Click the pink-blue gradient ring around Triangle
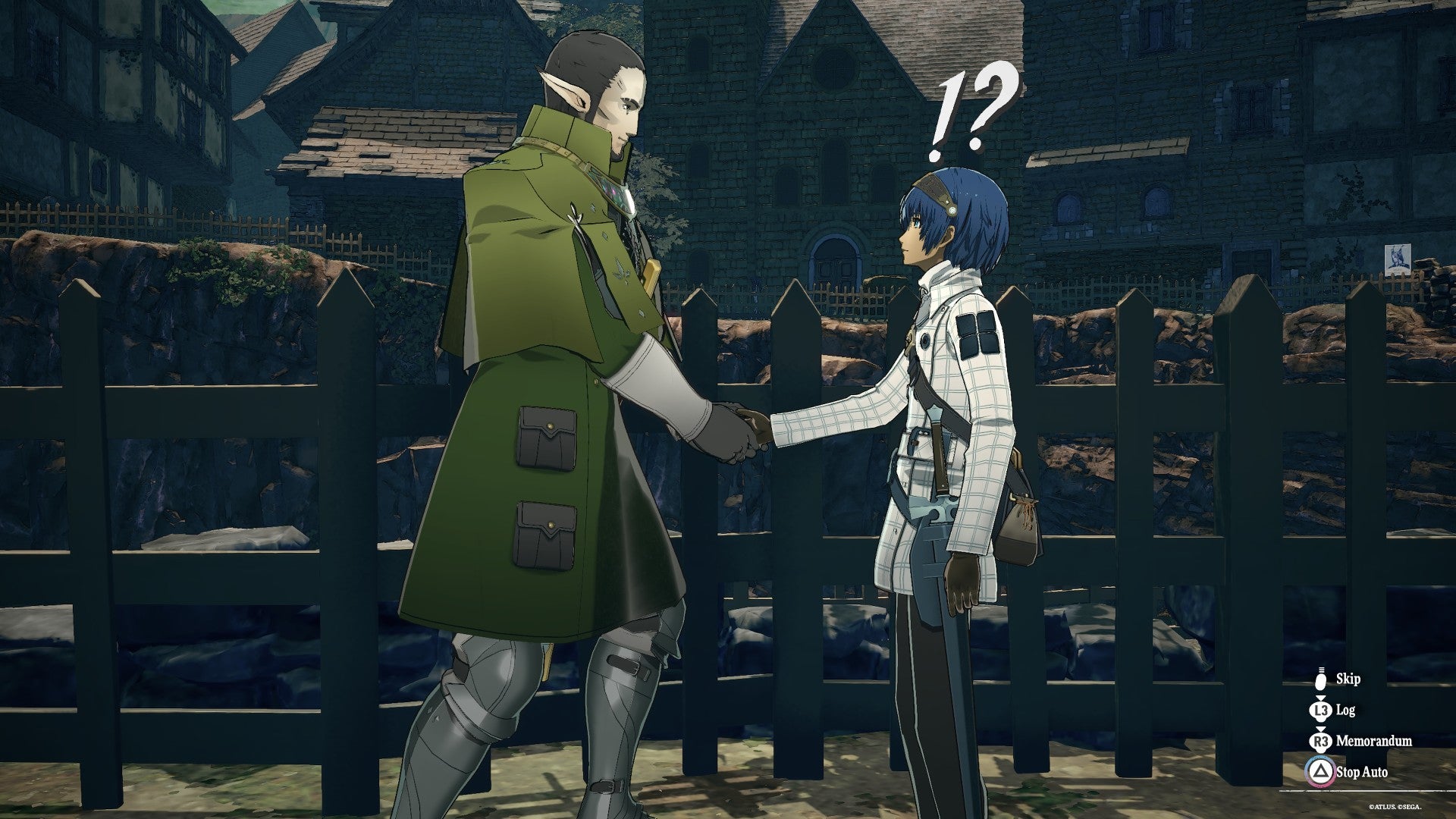The height and width of the screenshot is (819, 1456). coord(1319,773)
